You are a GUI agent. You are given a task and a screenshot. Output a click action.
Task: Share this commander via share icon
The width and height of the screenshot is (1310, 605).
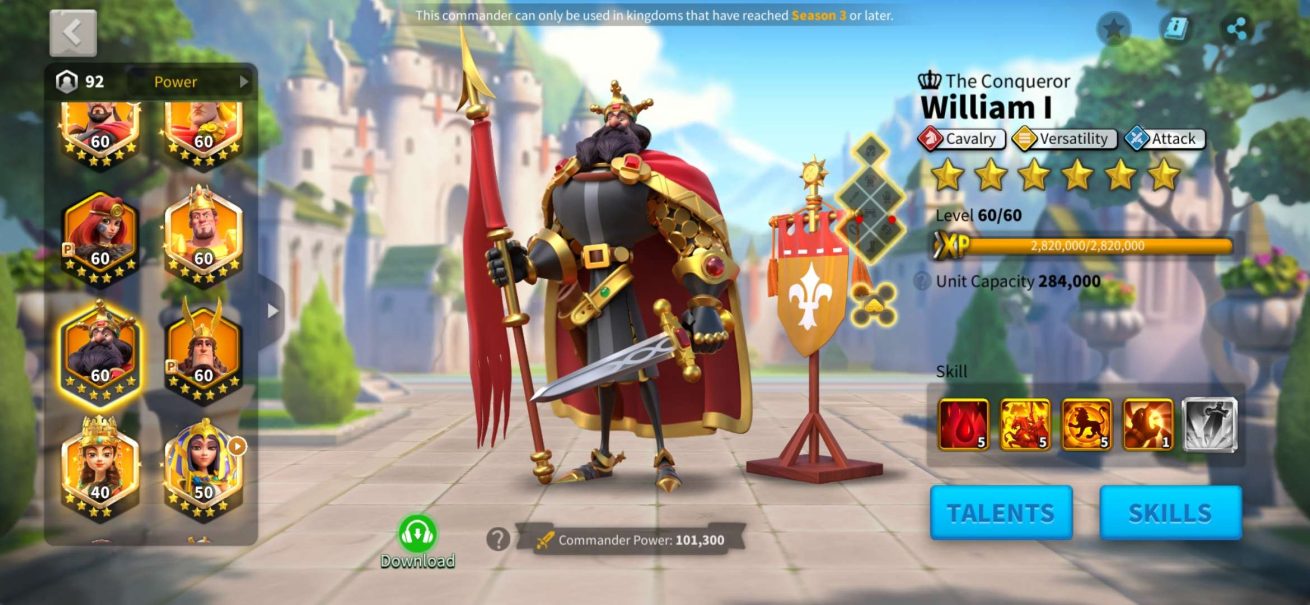click(x=1237, y=29)
